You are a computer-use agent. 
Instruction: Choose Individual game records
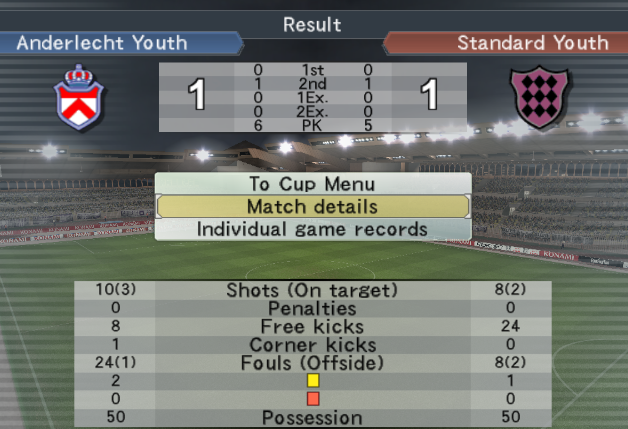click(312, 229)
